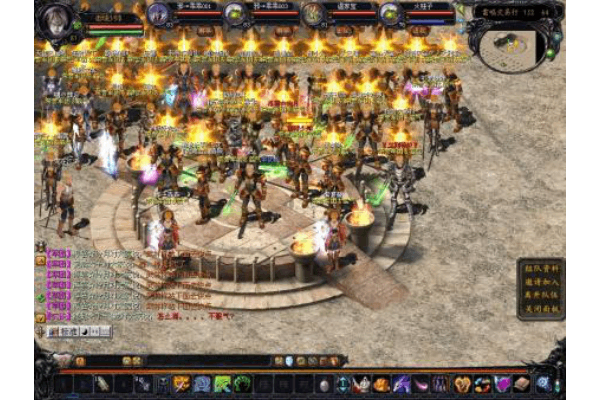This screenshot has height=400, width=600.
Task: Select the player's own portrait
Action: [59, 17]
